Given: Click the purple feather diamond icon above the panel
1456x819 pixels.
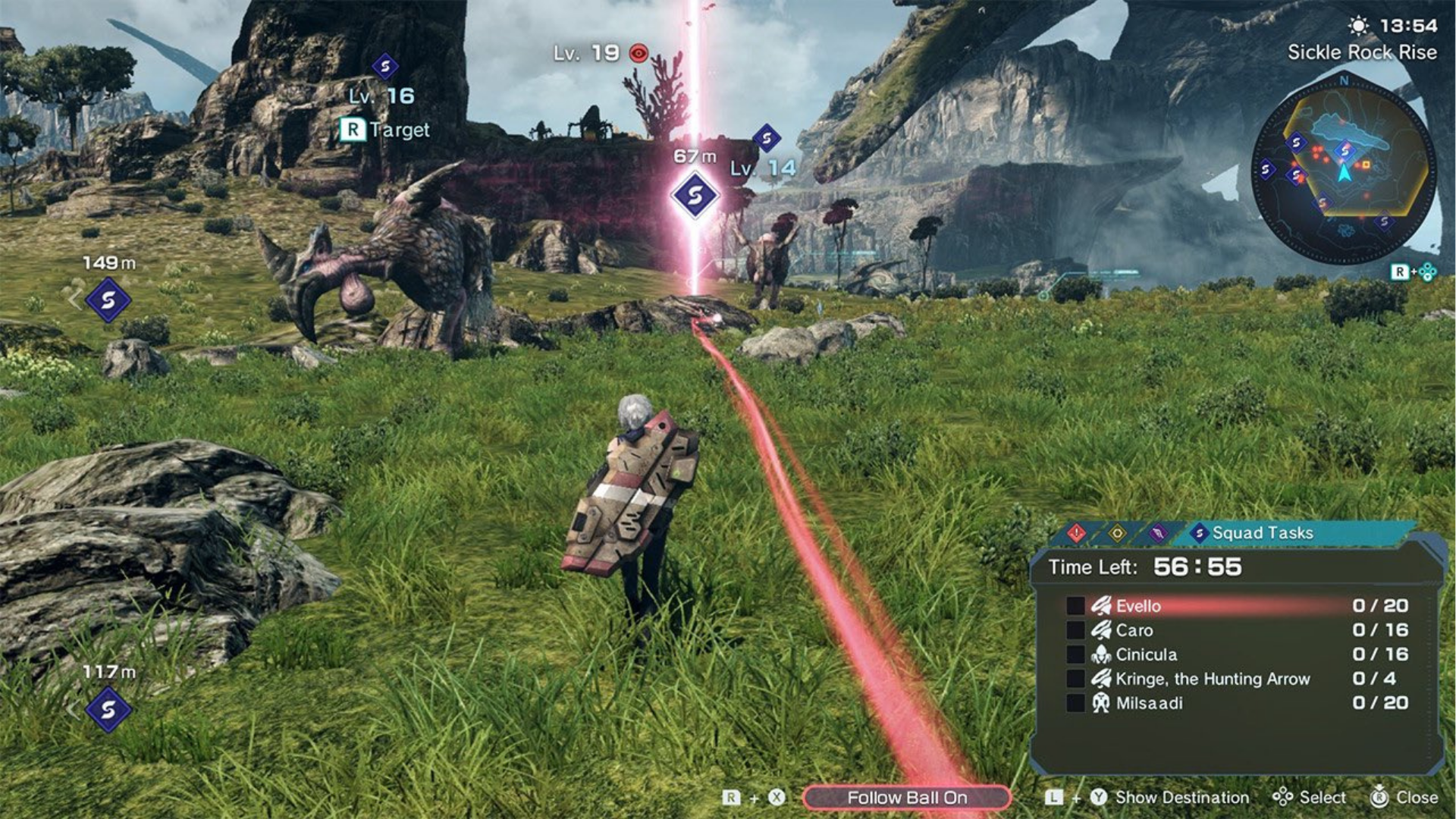Looking at the screenshot, I should [x=1157, y=533].
